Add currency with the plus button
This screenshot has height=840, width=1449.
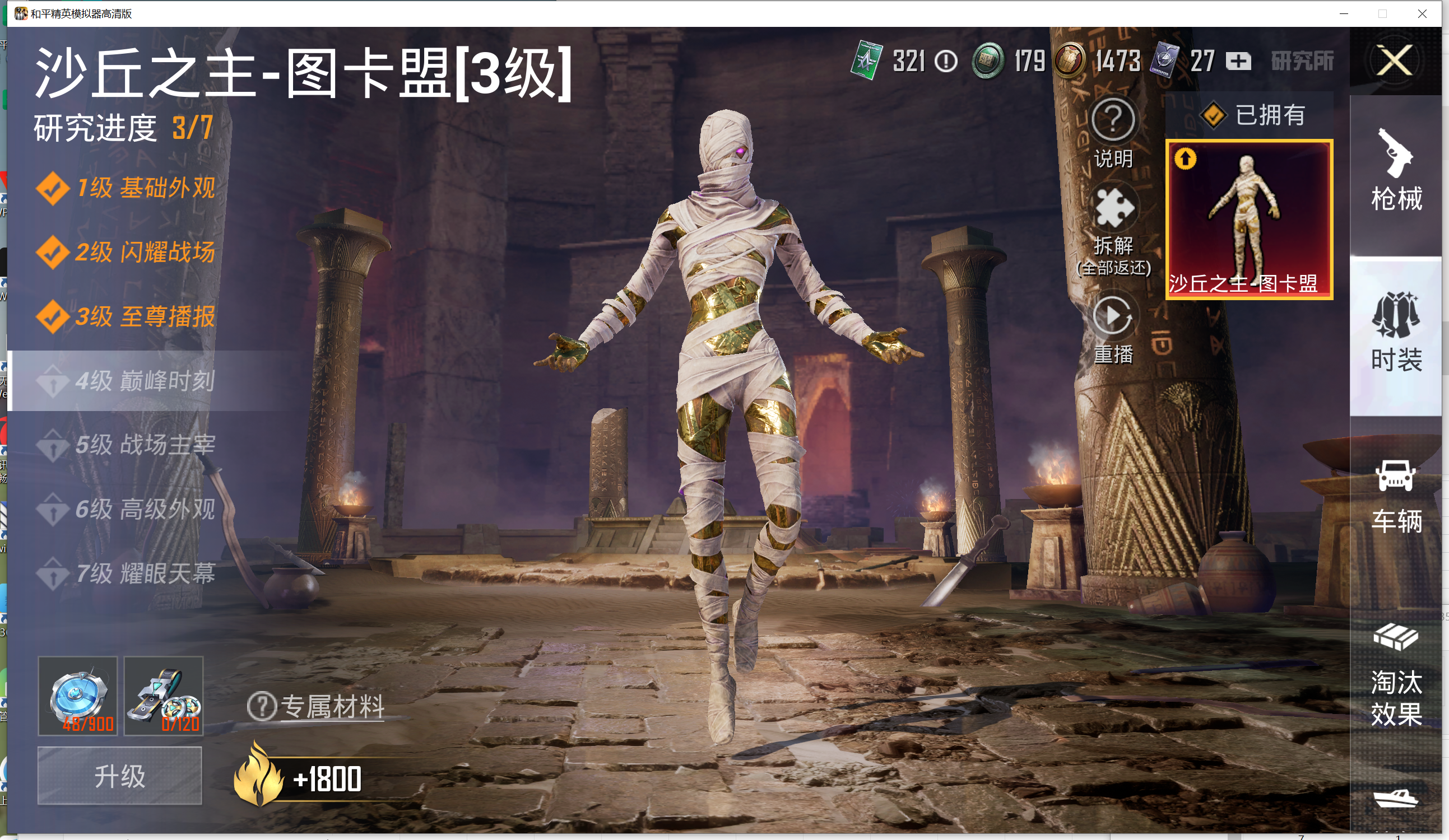coord(1238,61)
